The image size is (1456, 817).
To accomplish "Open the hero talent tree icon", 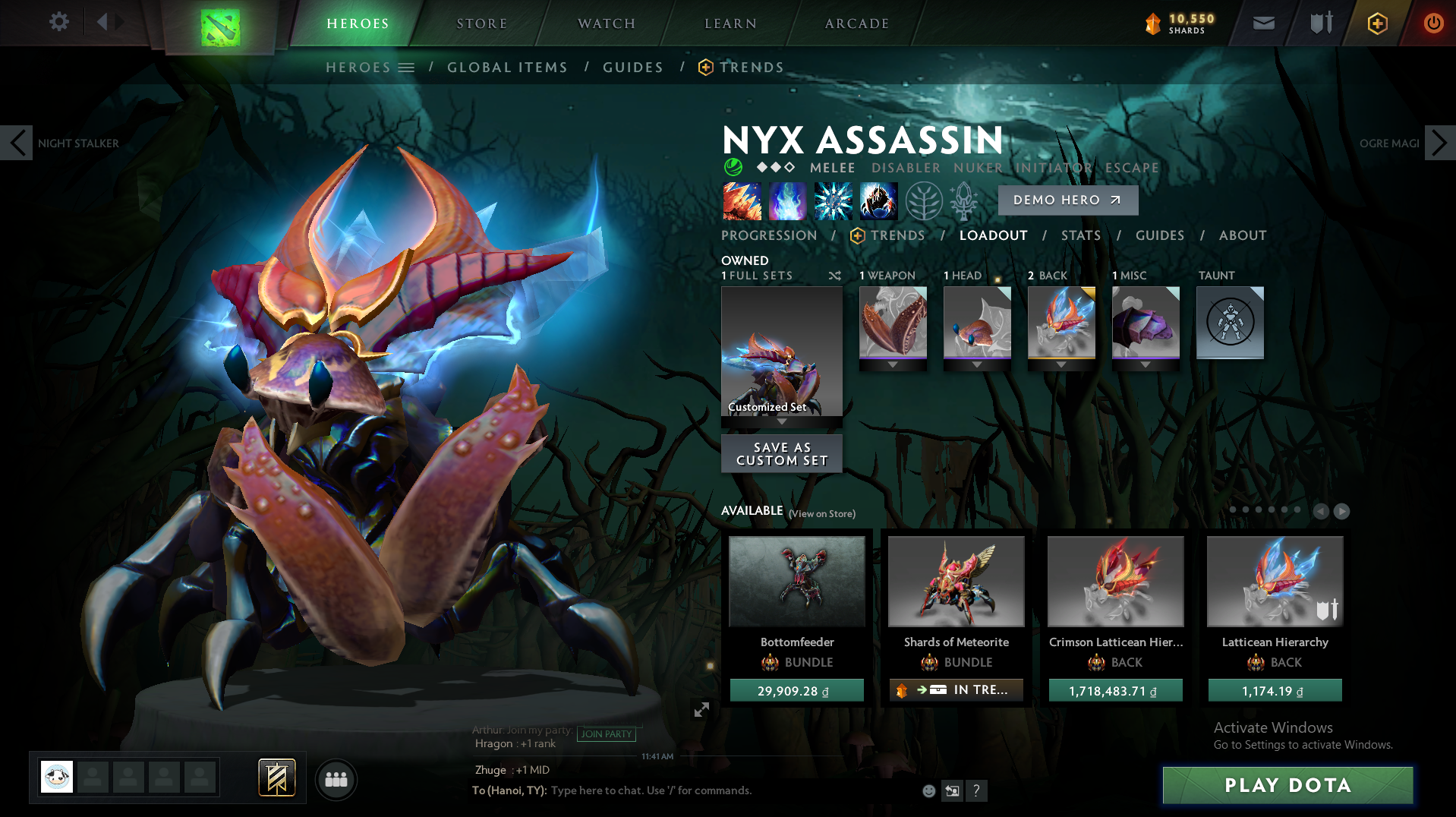I will pos(922,201).
